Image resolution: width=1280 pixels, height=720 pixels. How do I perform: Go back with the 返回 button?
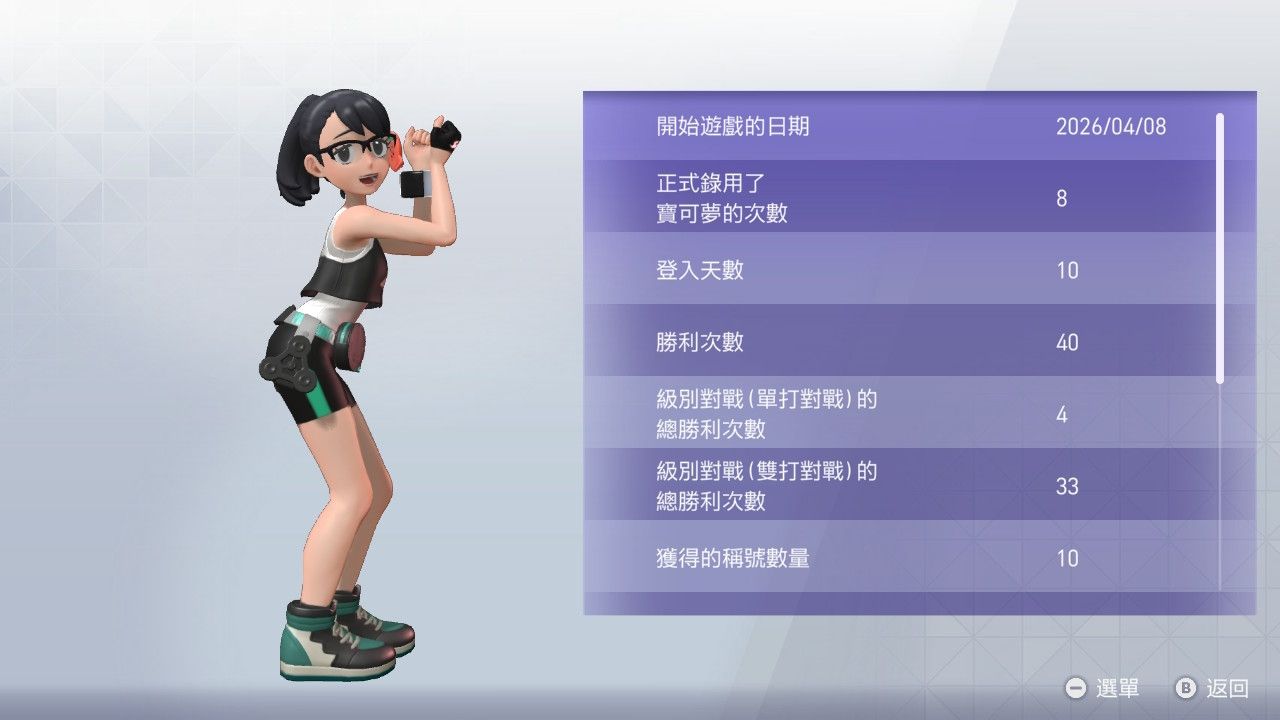tap(1213, 688)
